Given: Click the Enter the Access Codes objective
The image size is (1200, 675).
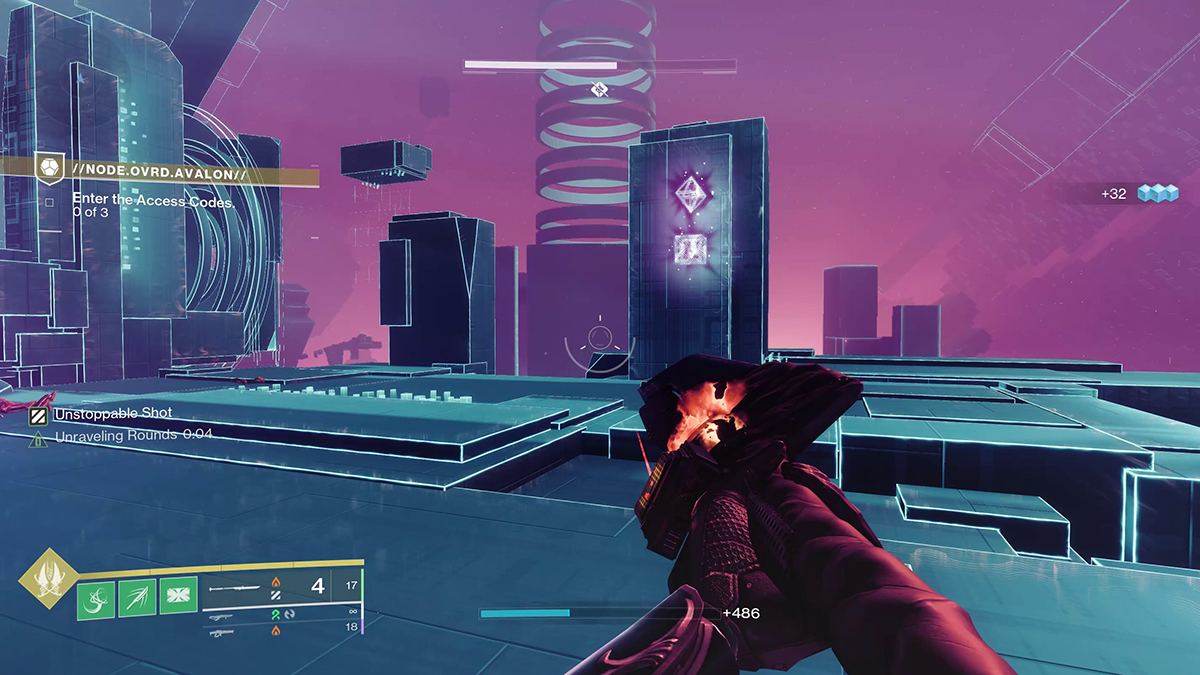Looking at the screenshot, I should (x=153, y=201).
